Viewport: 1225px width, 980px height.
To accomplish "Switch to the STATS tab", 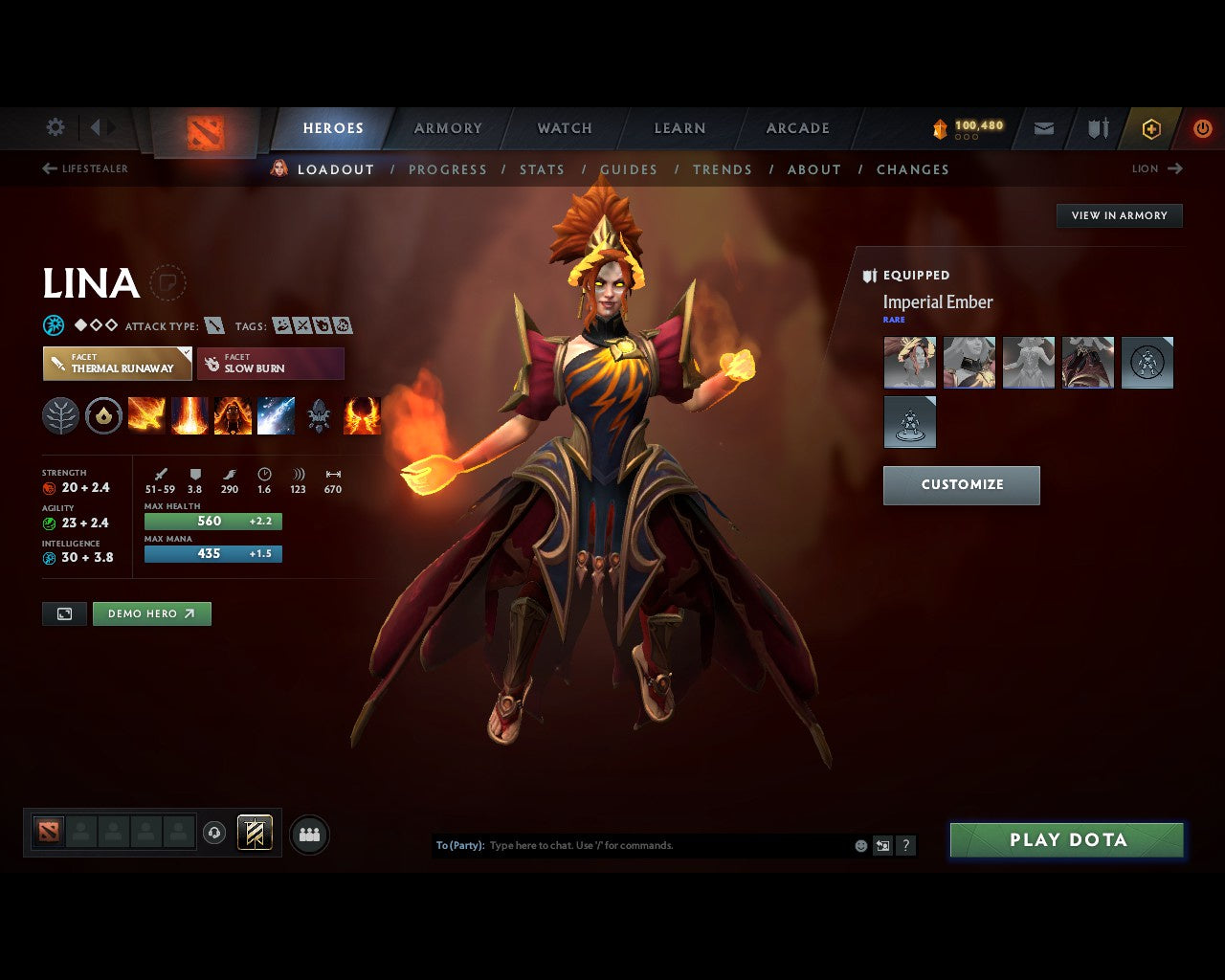I will coord(542,169).
